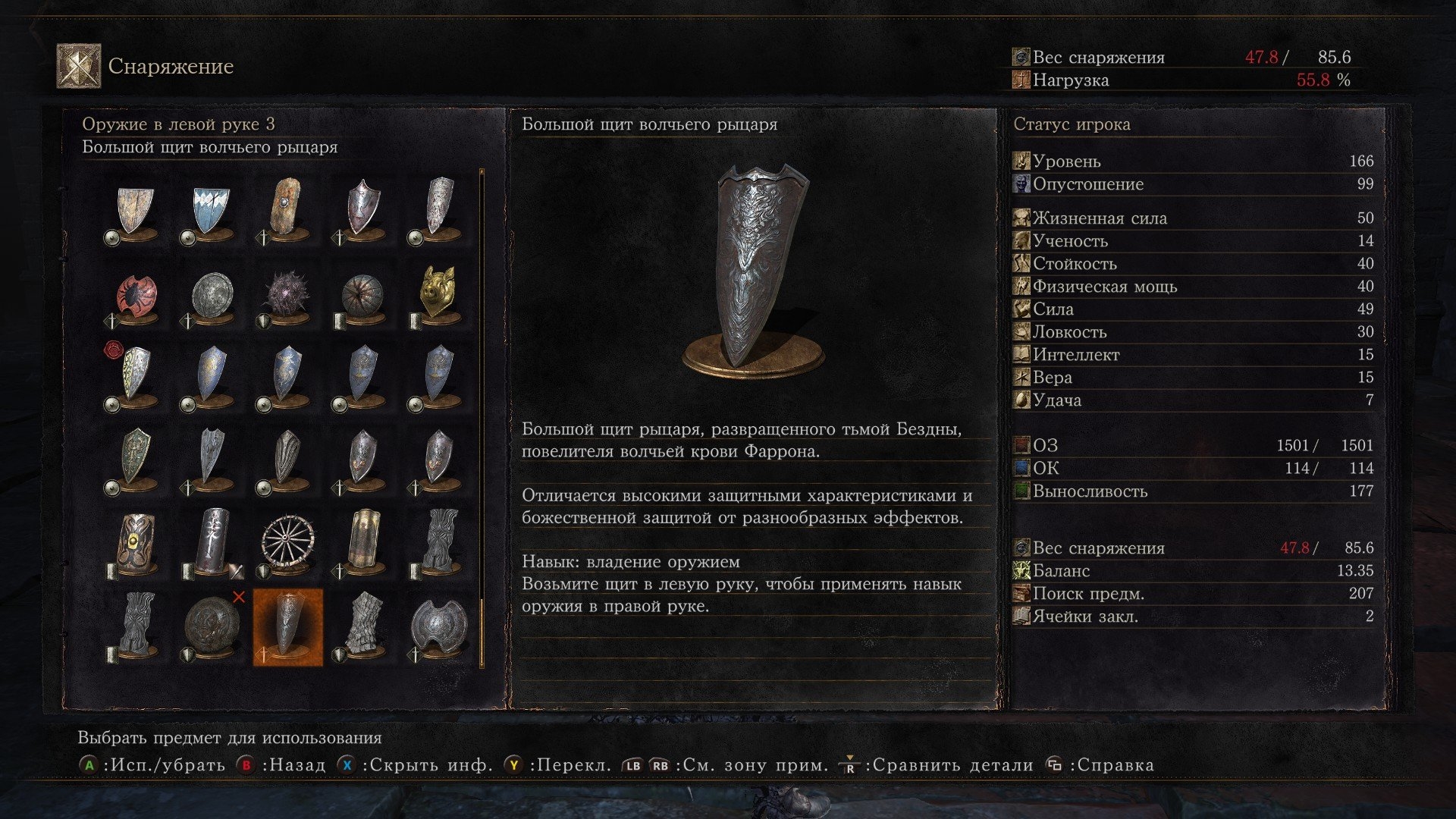
Task: Pick the tall golden greatshield
Action: (x=363, y=541)
